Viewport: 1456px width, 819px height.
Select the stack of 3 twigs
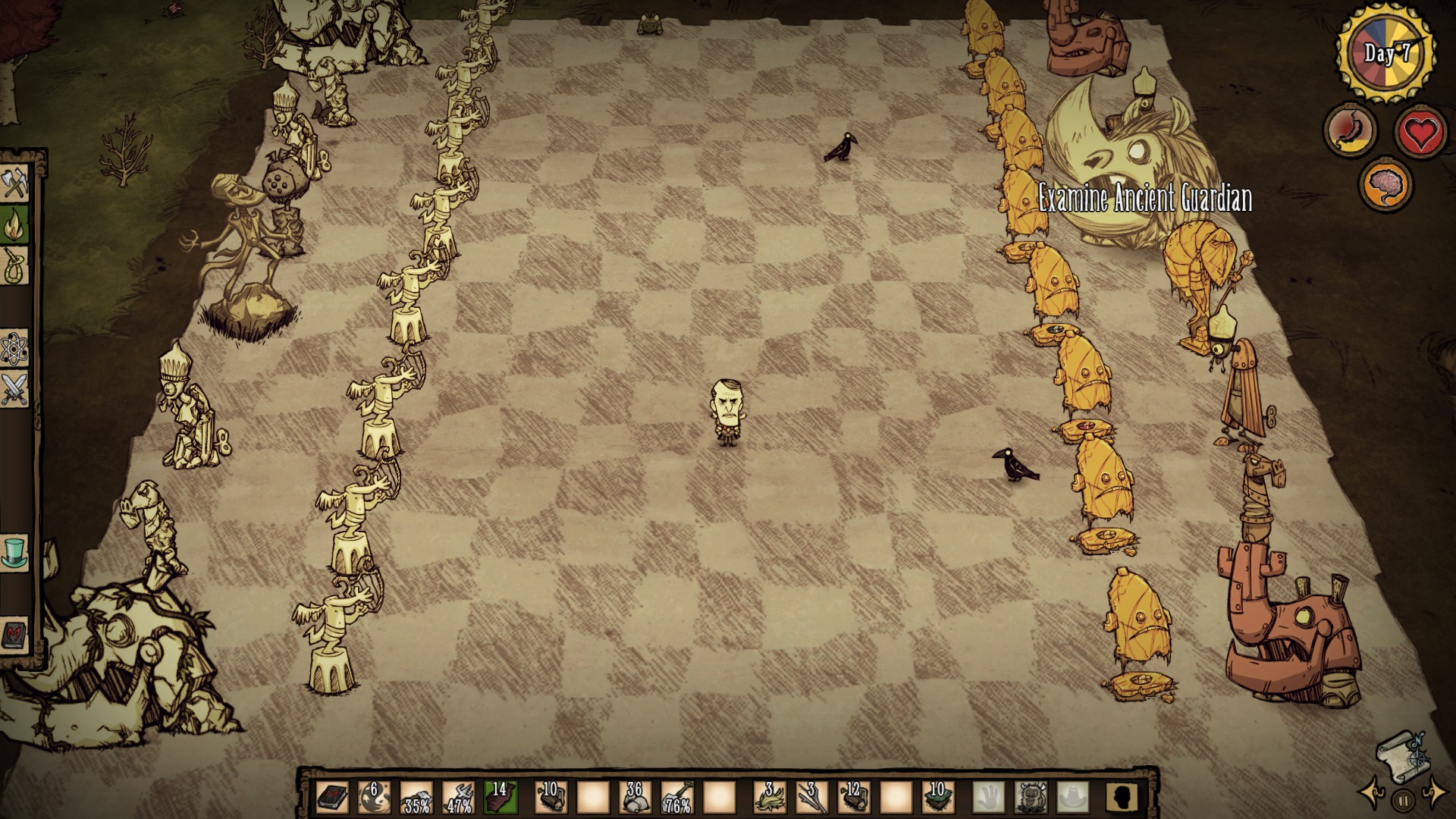pos(810,798)
